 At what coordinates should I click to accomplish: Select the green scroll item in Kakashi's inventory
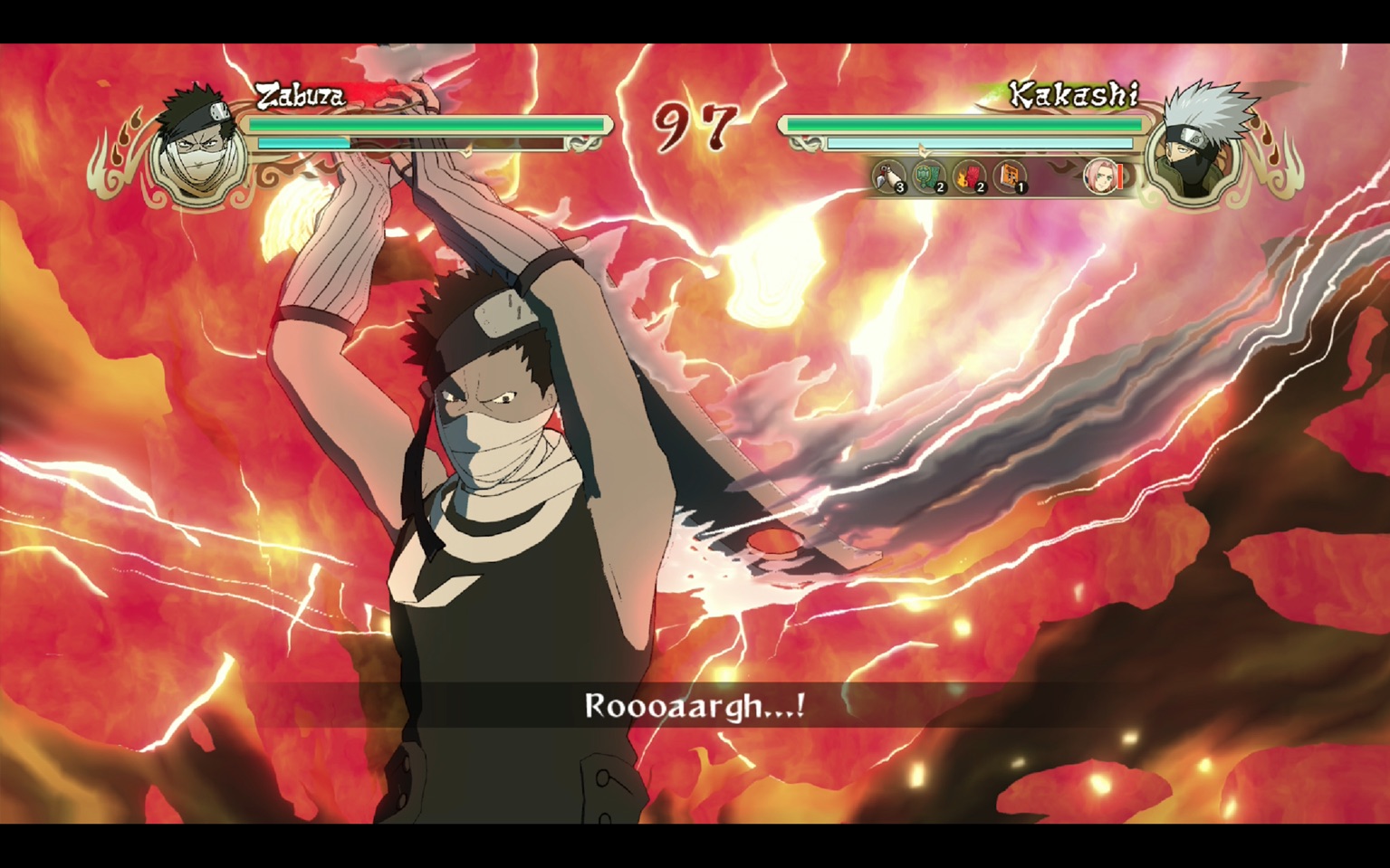click(x=926, y=176)
